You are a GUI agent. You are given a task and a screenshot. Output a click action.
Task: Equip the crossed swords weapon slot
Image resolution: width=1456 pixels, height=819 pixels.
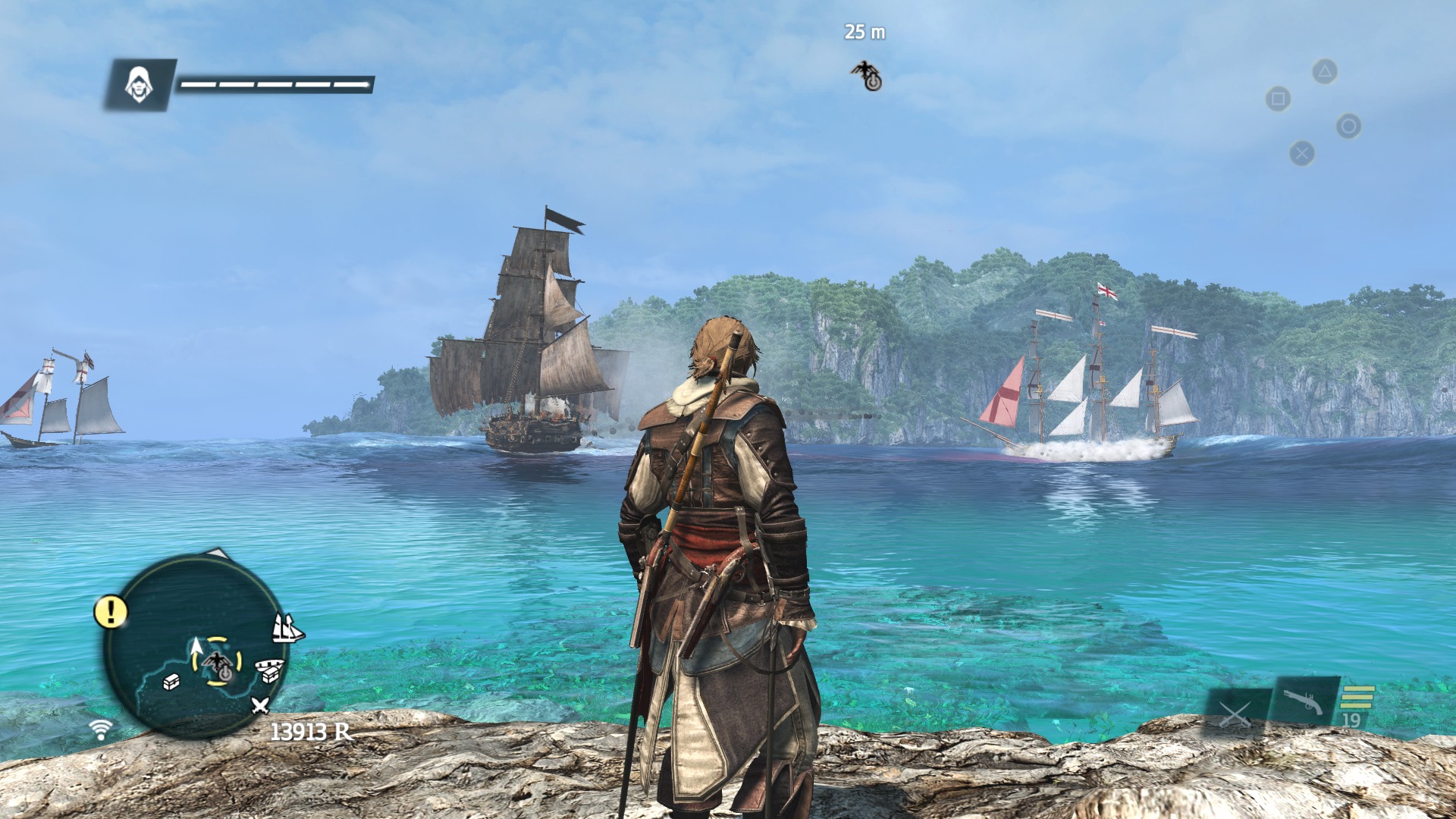click(x=1234, y=713)
